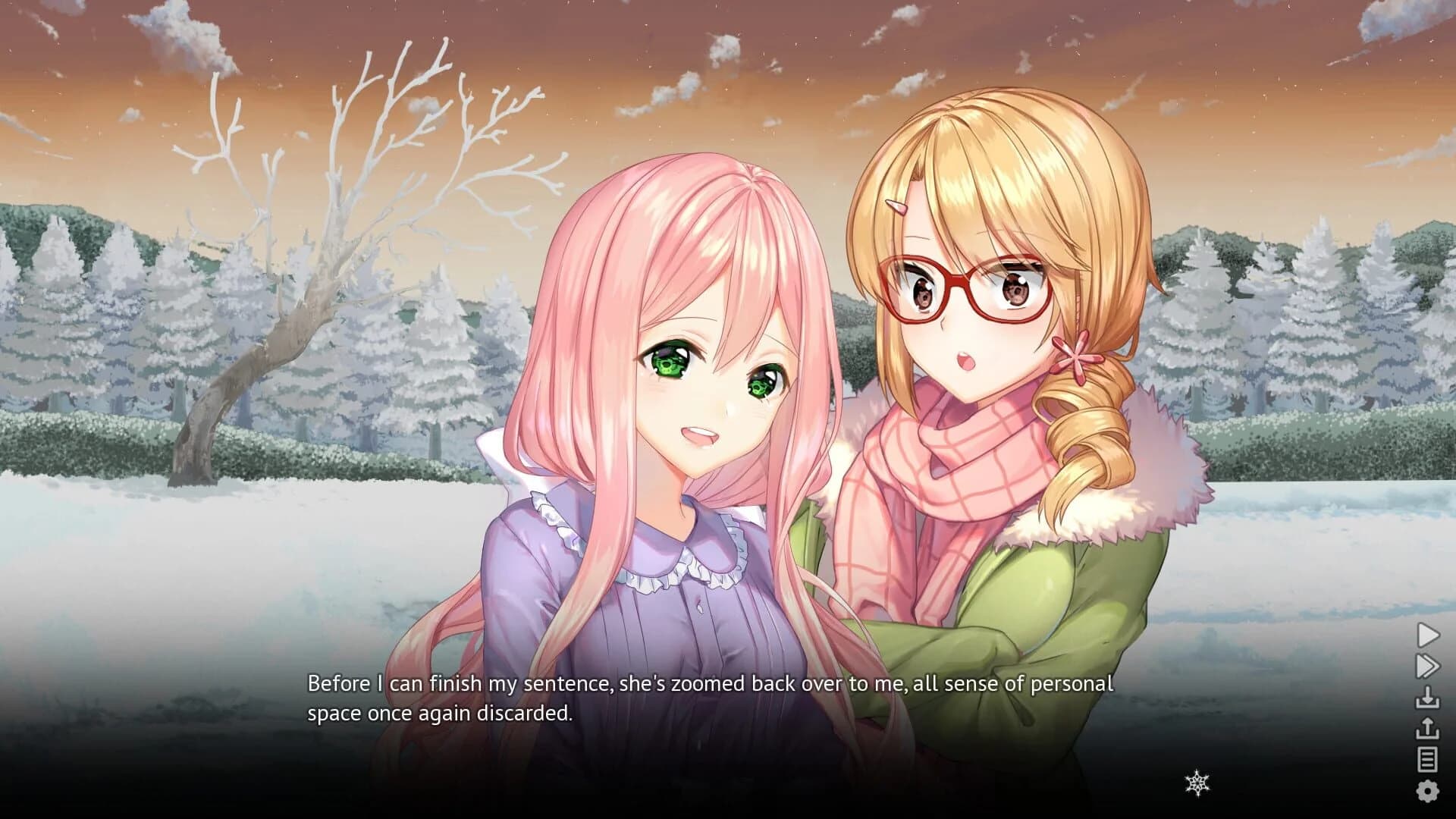Viewport: 1456px width, 819px height.
Task: Enable auto-play mode with the play icon
Action: point(1428,634)
